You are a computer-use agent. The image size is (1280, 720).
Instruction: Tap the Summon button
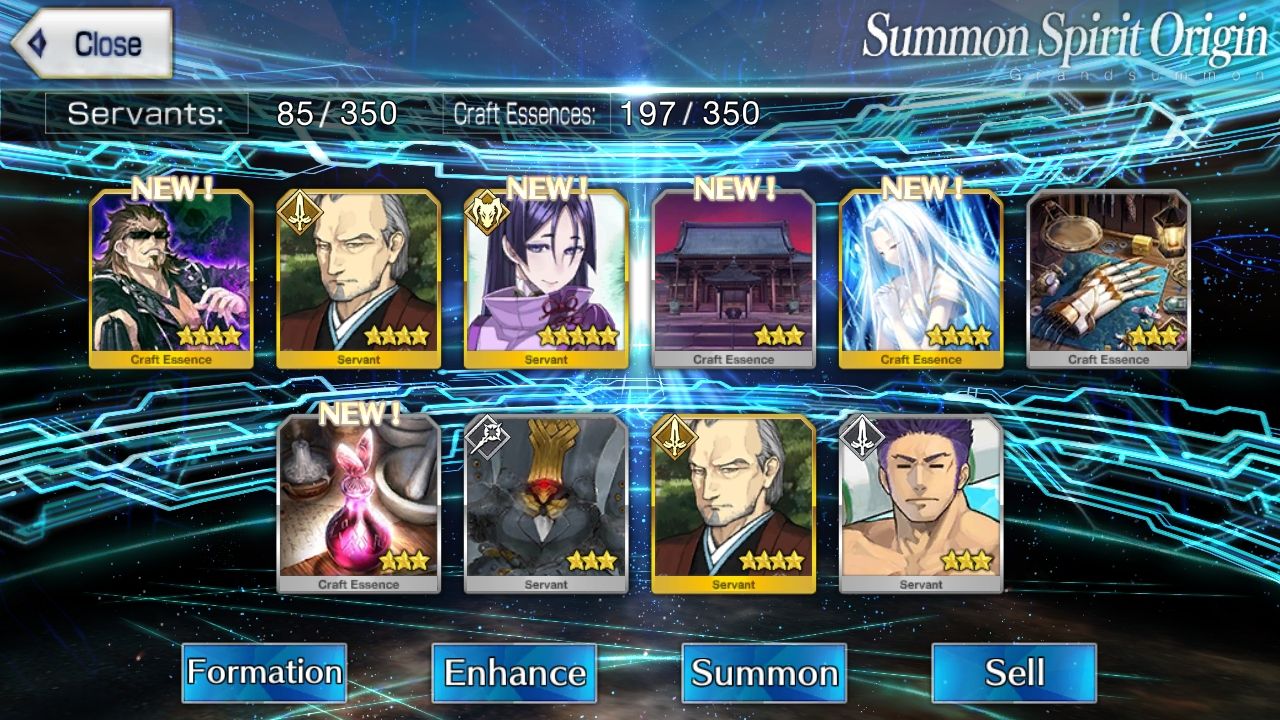[764, 672]
